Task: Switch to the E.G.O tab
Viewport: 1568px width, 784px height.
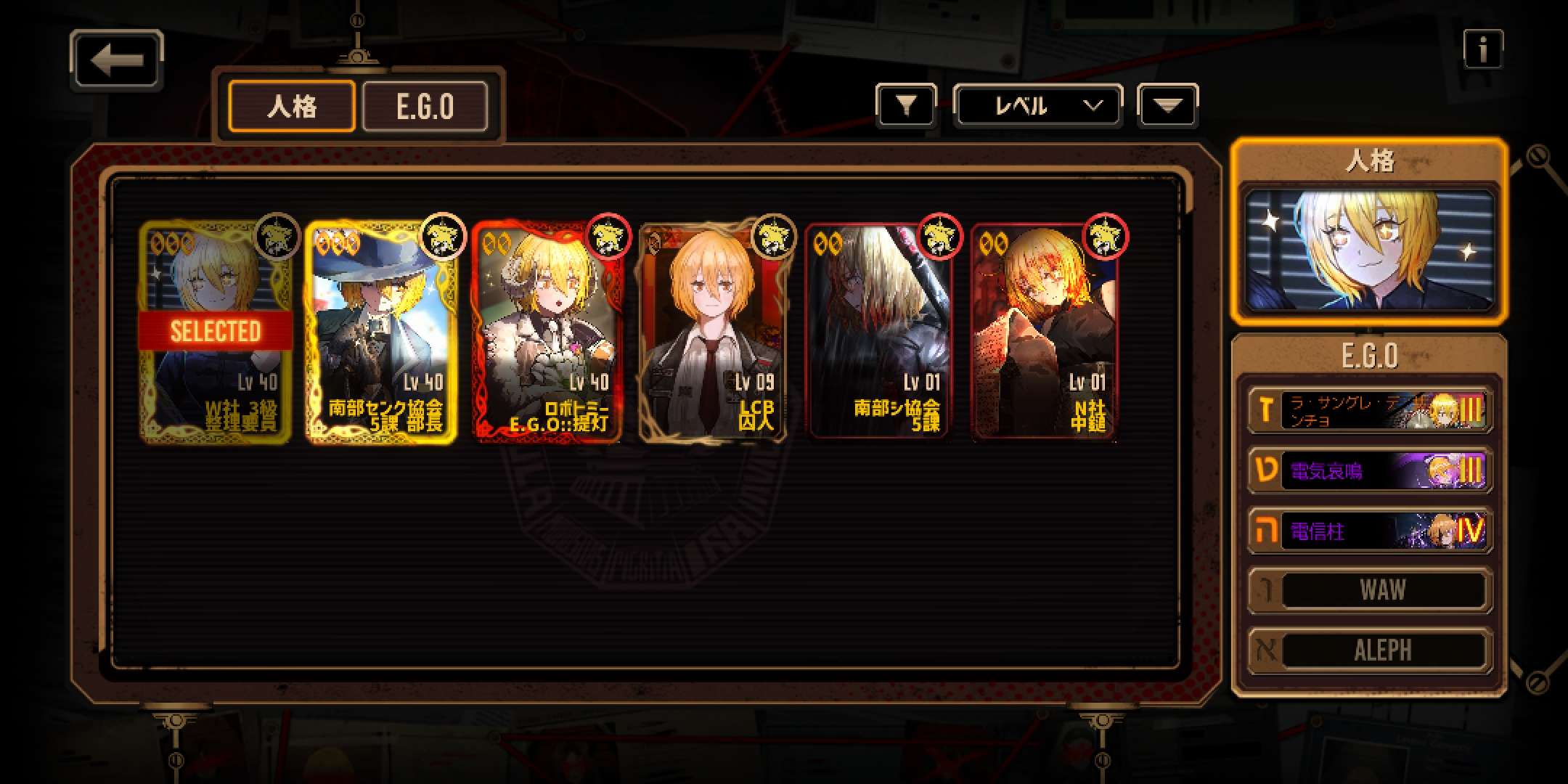Action: pyautogui.click(x=425, y=107)
